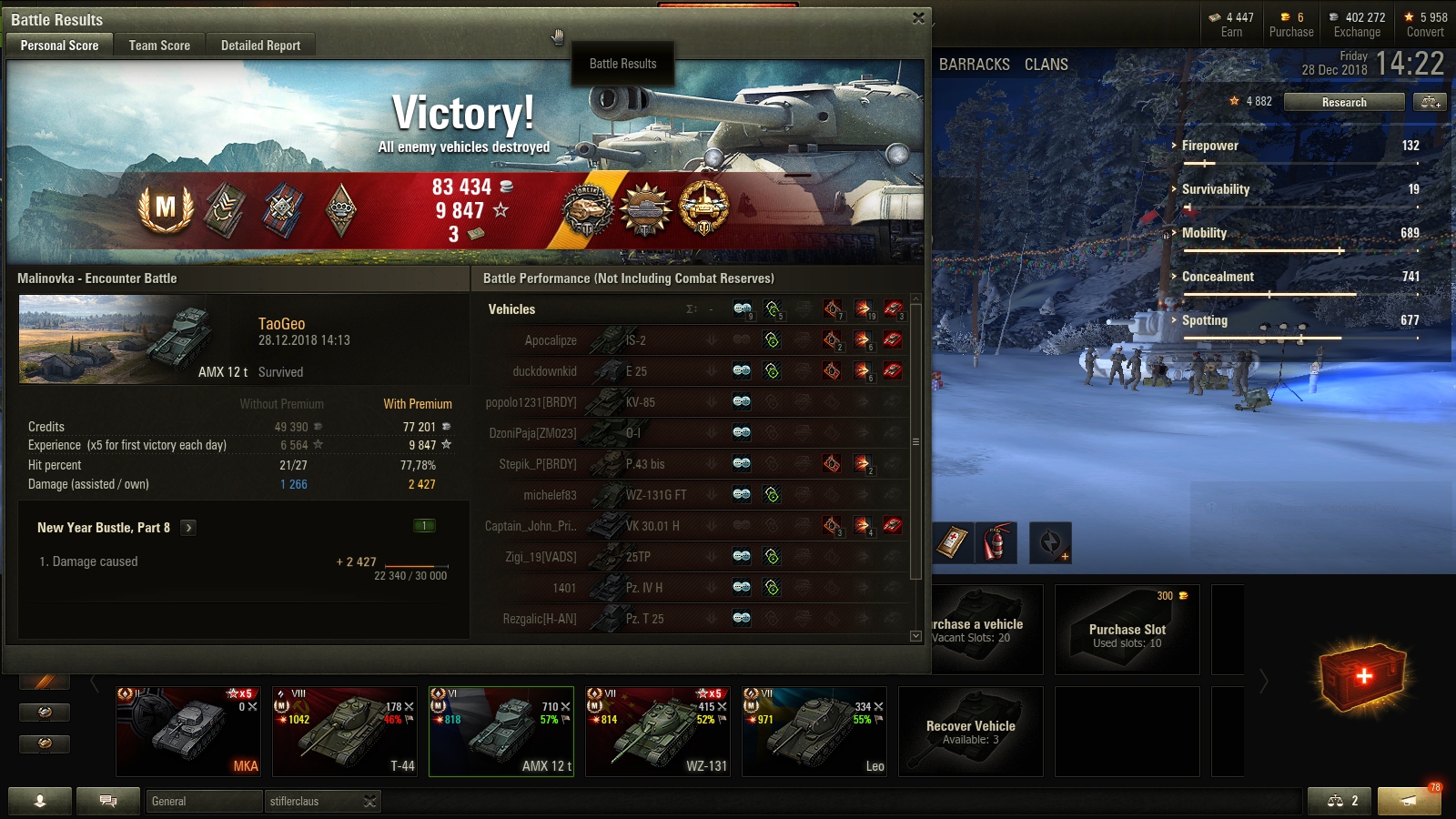Viewport: 1456px width, 819px height.
Task: Open the Clans menu
Action: pos(1046,65)
